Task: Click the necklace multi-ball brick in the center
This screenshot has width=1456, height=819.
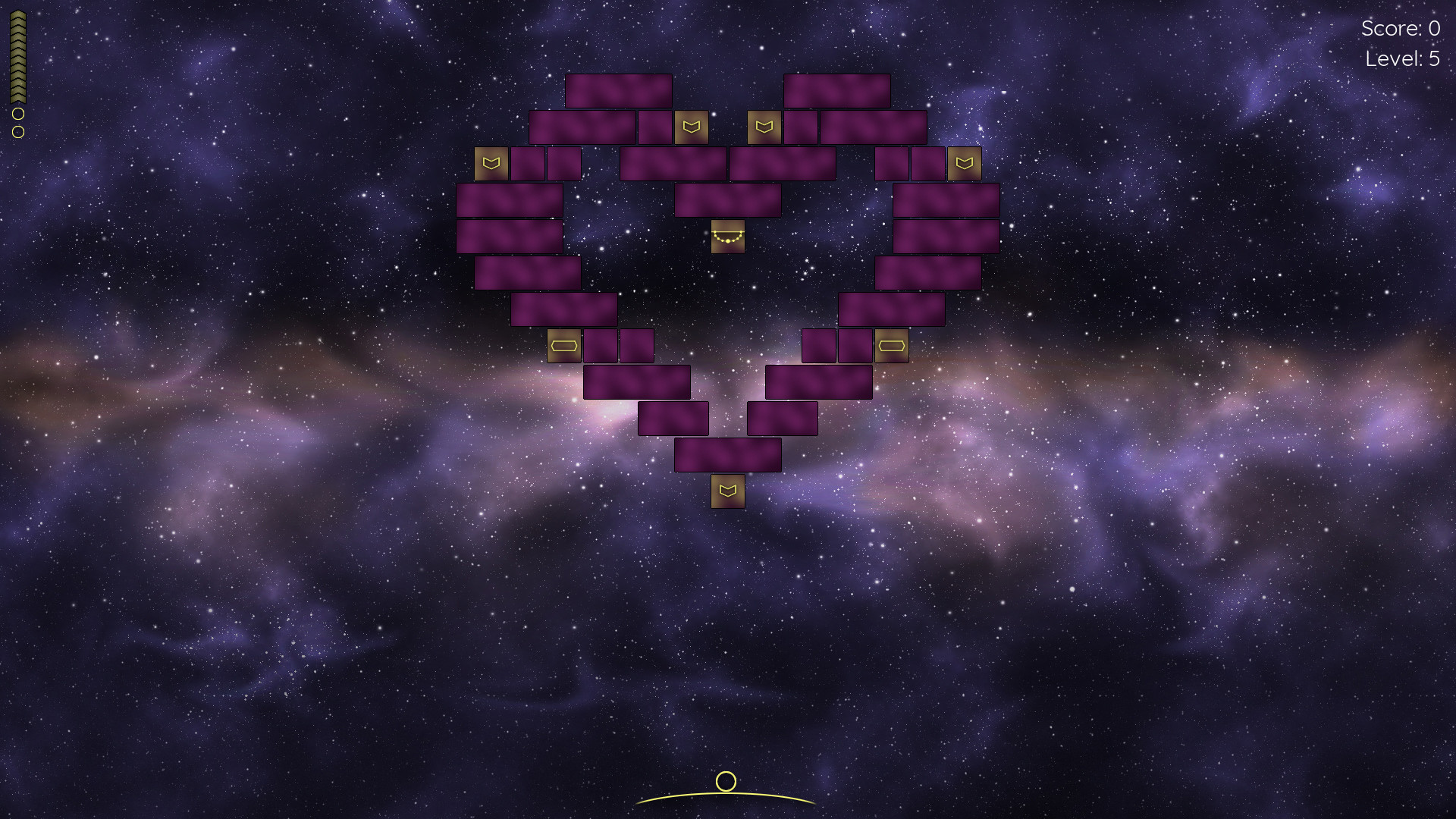Action: click(x=726, y=236)
